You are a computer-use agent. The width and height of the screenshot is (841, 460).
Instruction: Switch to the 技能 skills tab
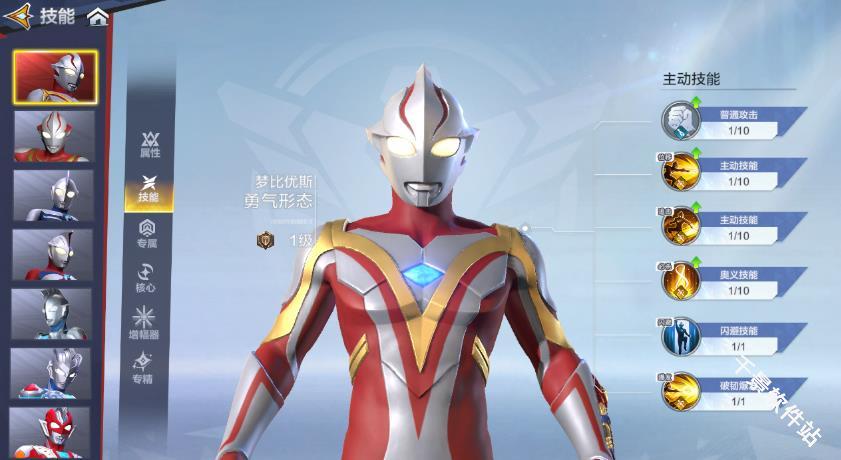pos(149,189)
